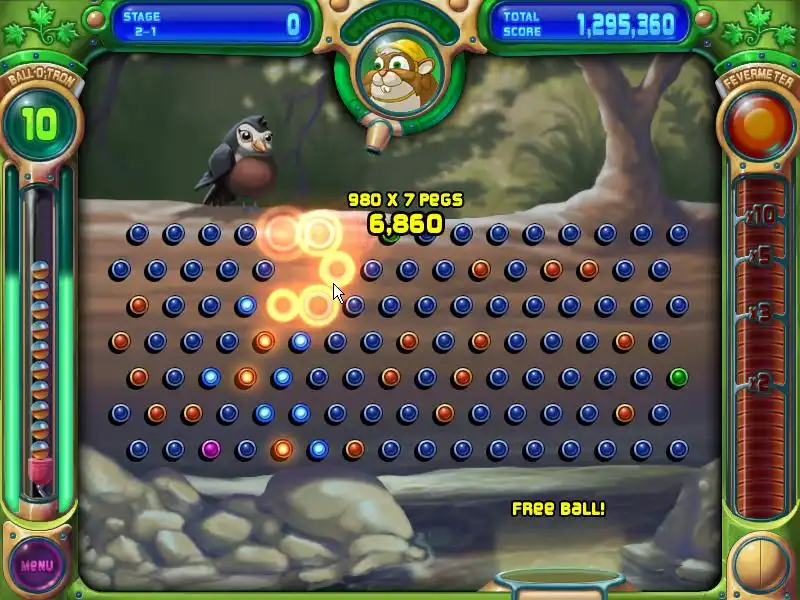This screenshot has height=600, width=800.
Task: Open the purple Menu button
Action: 37,565
